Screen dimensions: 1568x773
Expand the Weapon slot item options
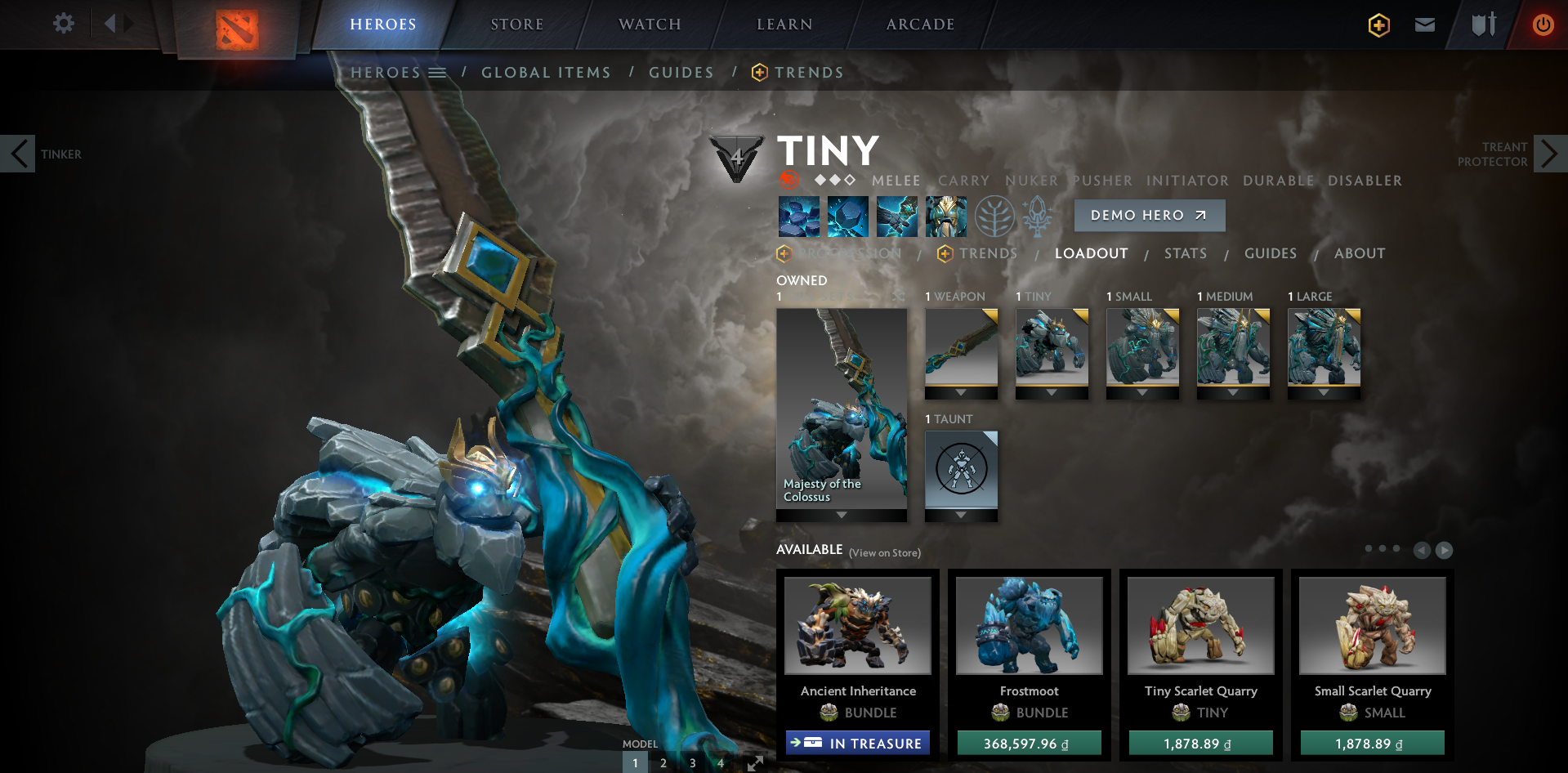[x=962, y=392]
